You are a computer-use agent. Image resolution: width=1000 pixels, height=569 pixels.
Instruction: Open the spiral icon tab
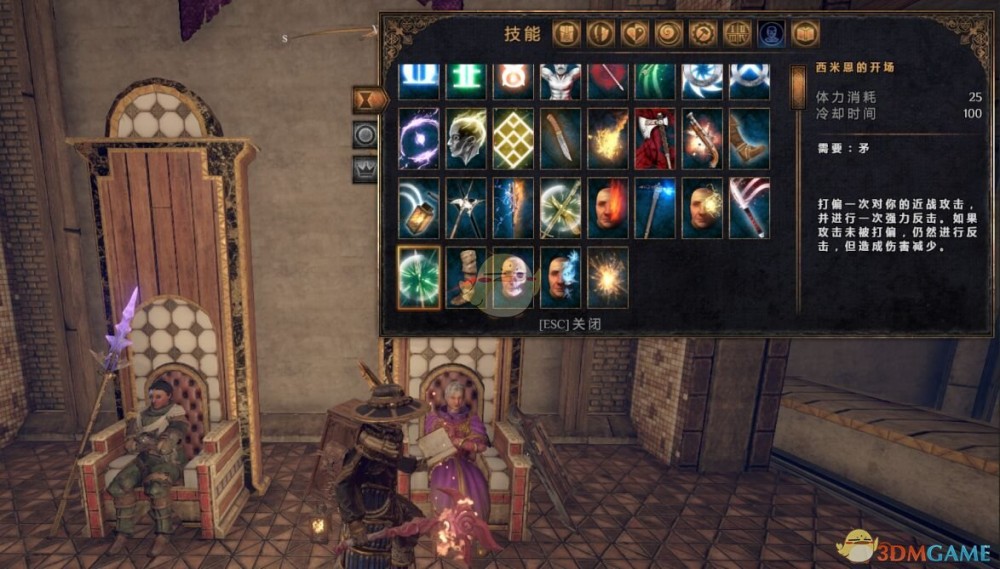(669, 34)
